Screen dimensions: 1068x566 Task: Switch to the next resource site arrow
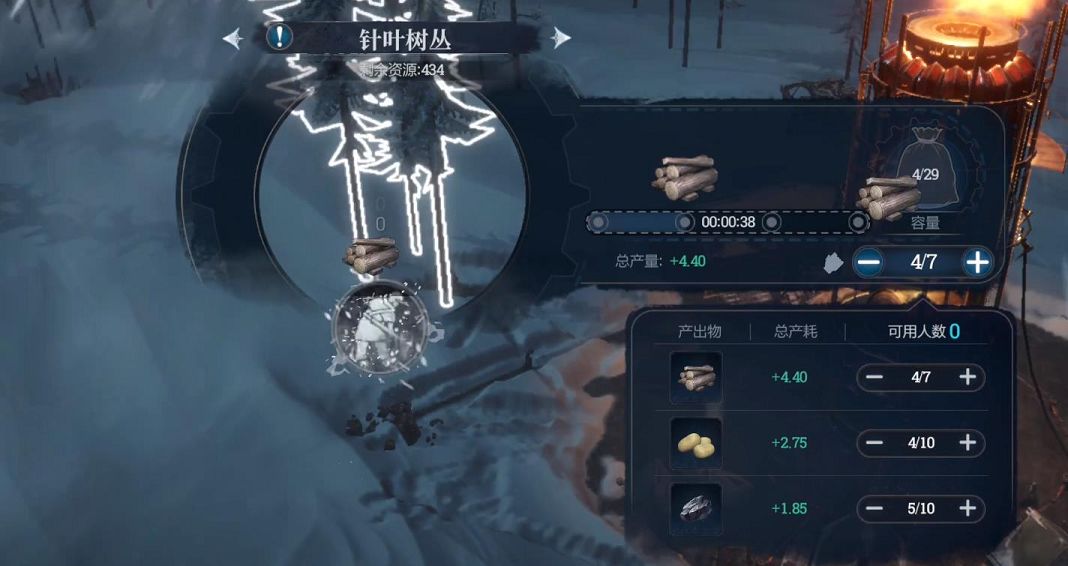click(x=561, y=38)
